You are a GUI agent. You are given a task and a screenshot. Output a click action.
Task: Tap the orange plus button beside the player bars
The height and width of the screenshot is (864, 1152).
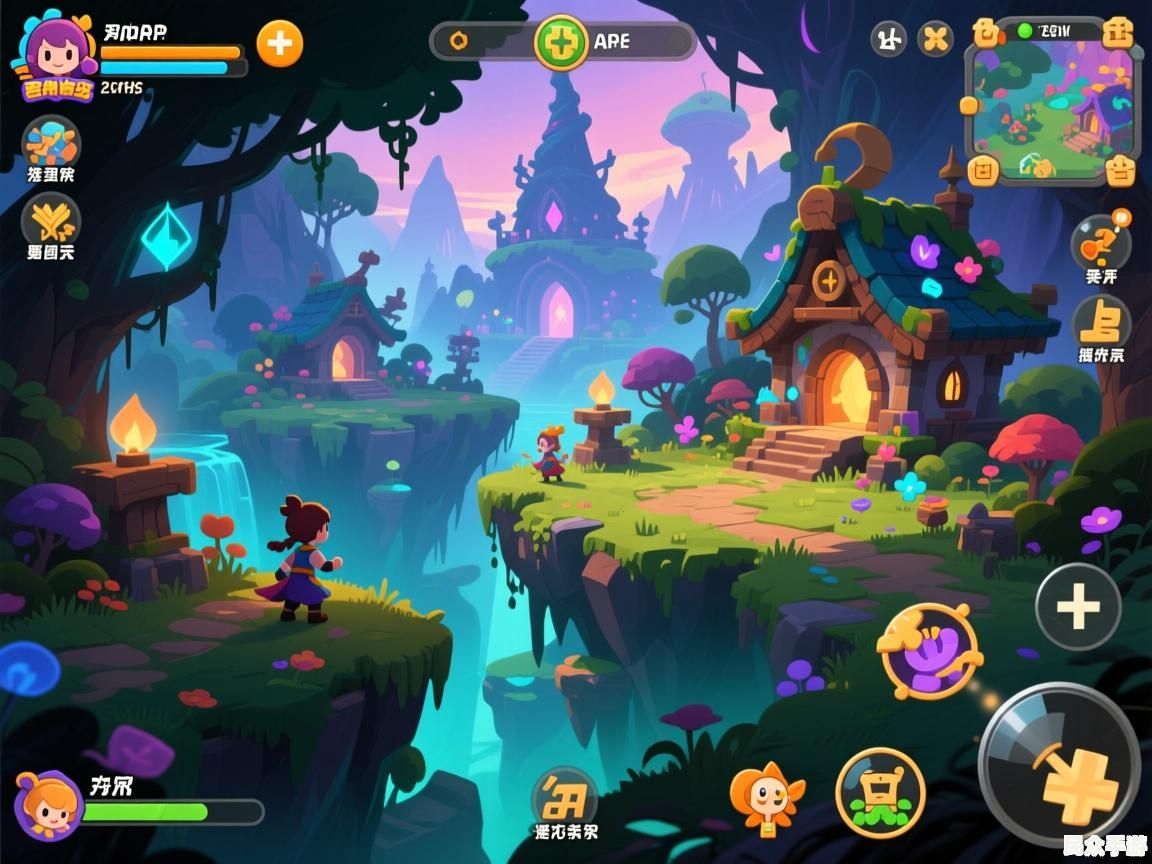coord(280,43)
